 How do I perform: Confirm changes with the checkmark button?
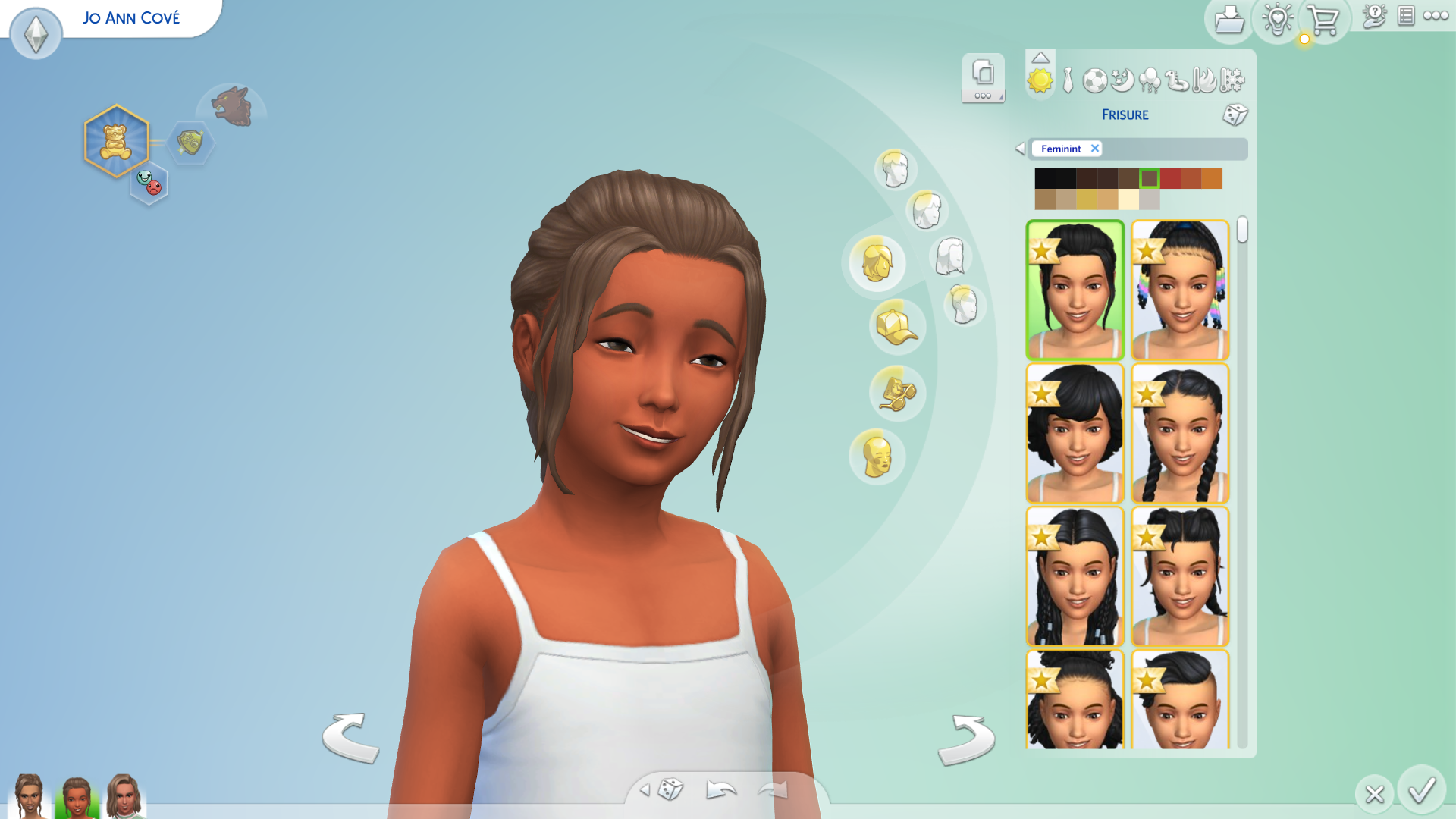click(x=1422, y=791)
